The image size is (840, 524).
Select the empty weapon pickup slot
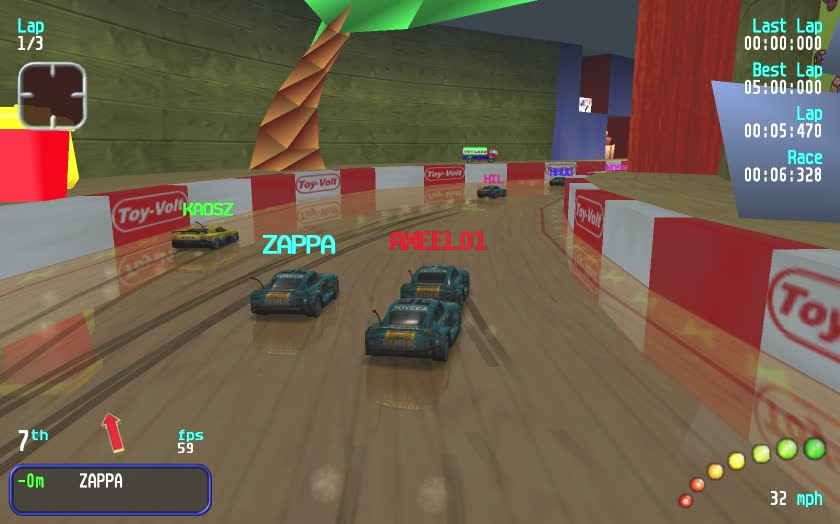pyautogui.click(x=52, y=95)
